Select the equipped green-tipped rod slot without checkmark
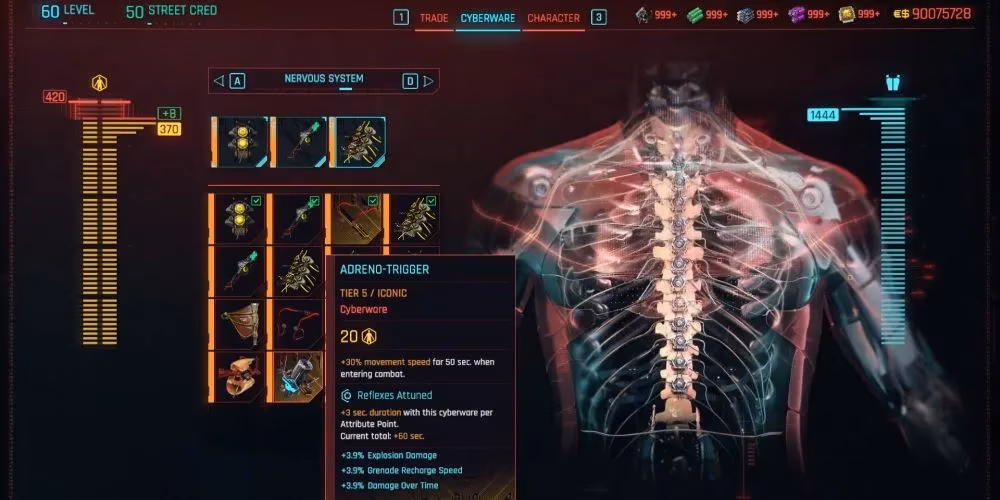This screenshot has width=1000, height=500. coord(299,142)
